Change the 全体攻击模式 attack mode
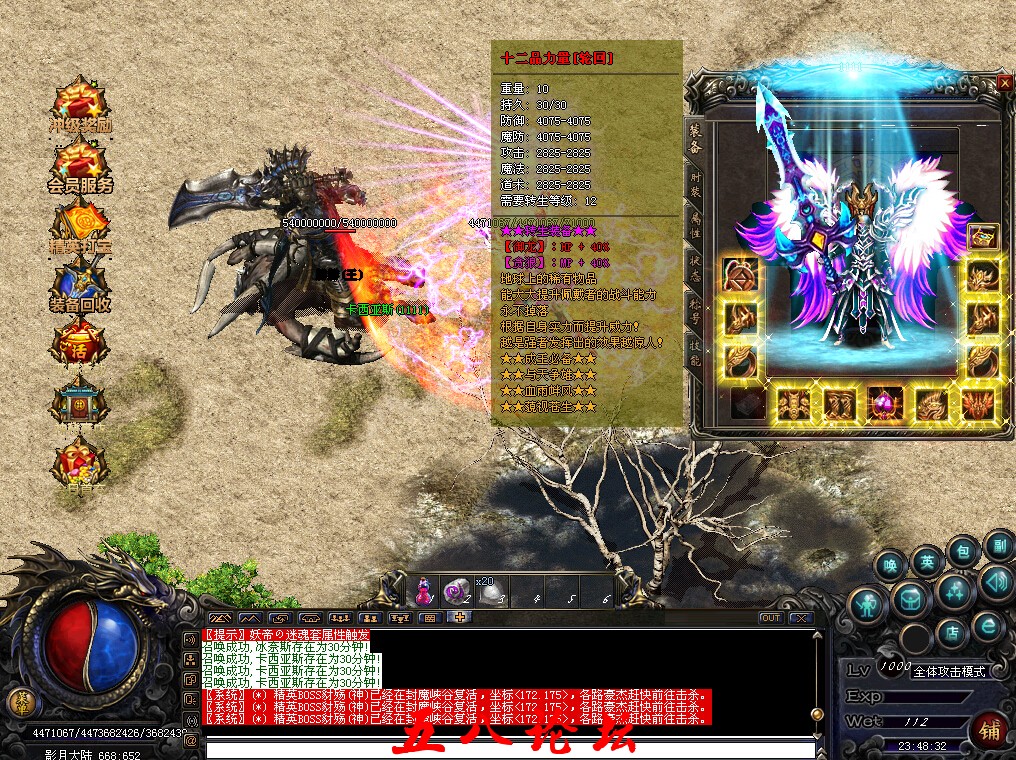The height and width of the screenshot is (760, 1016). coord(948,672)
